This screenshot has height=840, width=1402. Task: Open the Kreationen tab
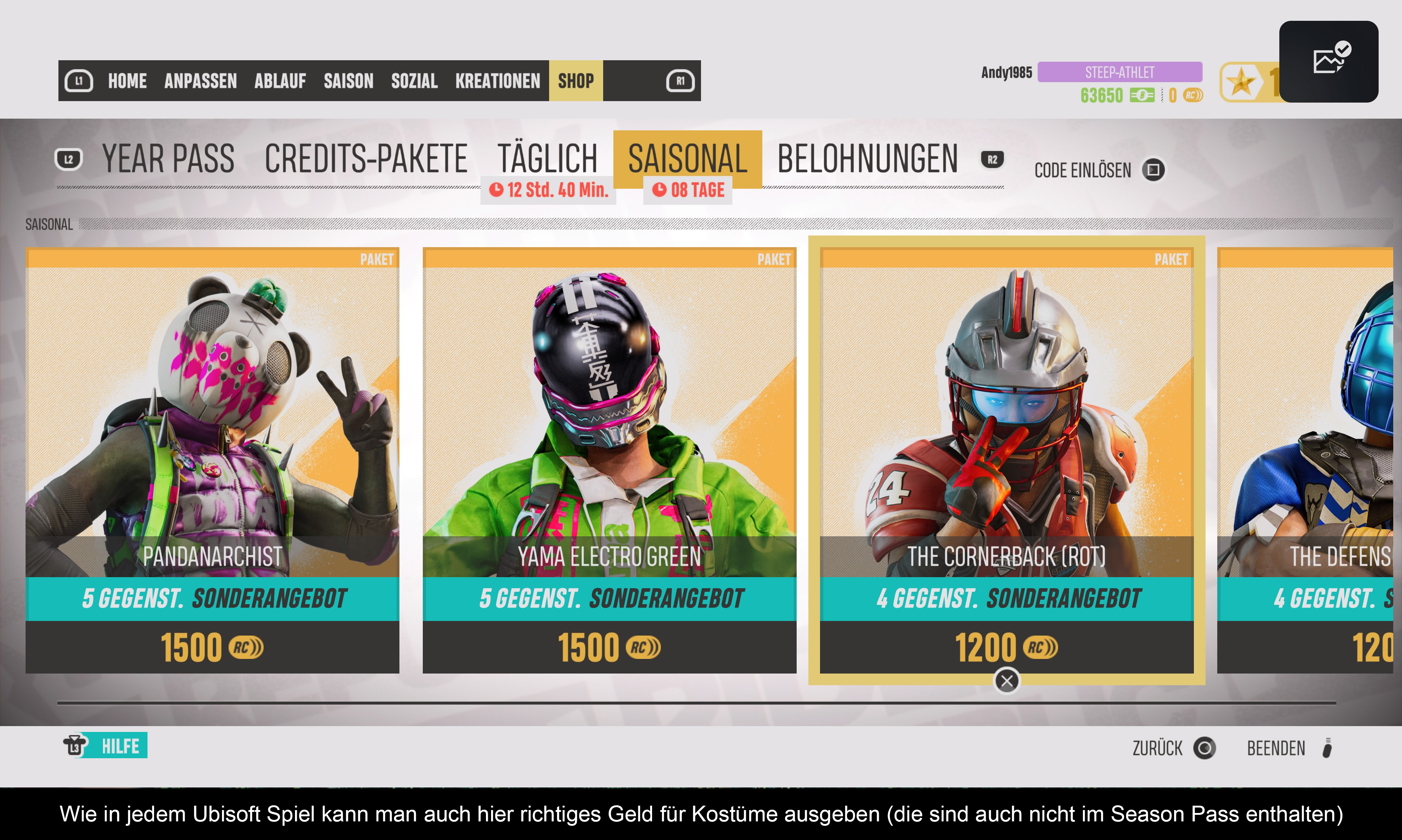click(x=498, y=81)
